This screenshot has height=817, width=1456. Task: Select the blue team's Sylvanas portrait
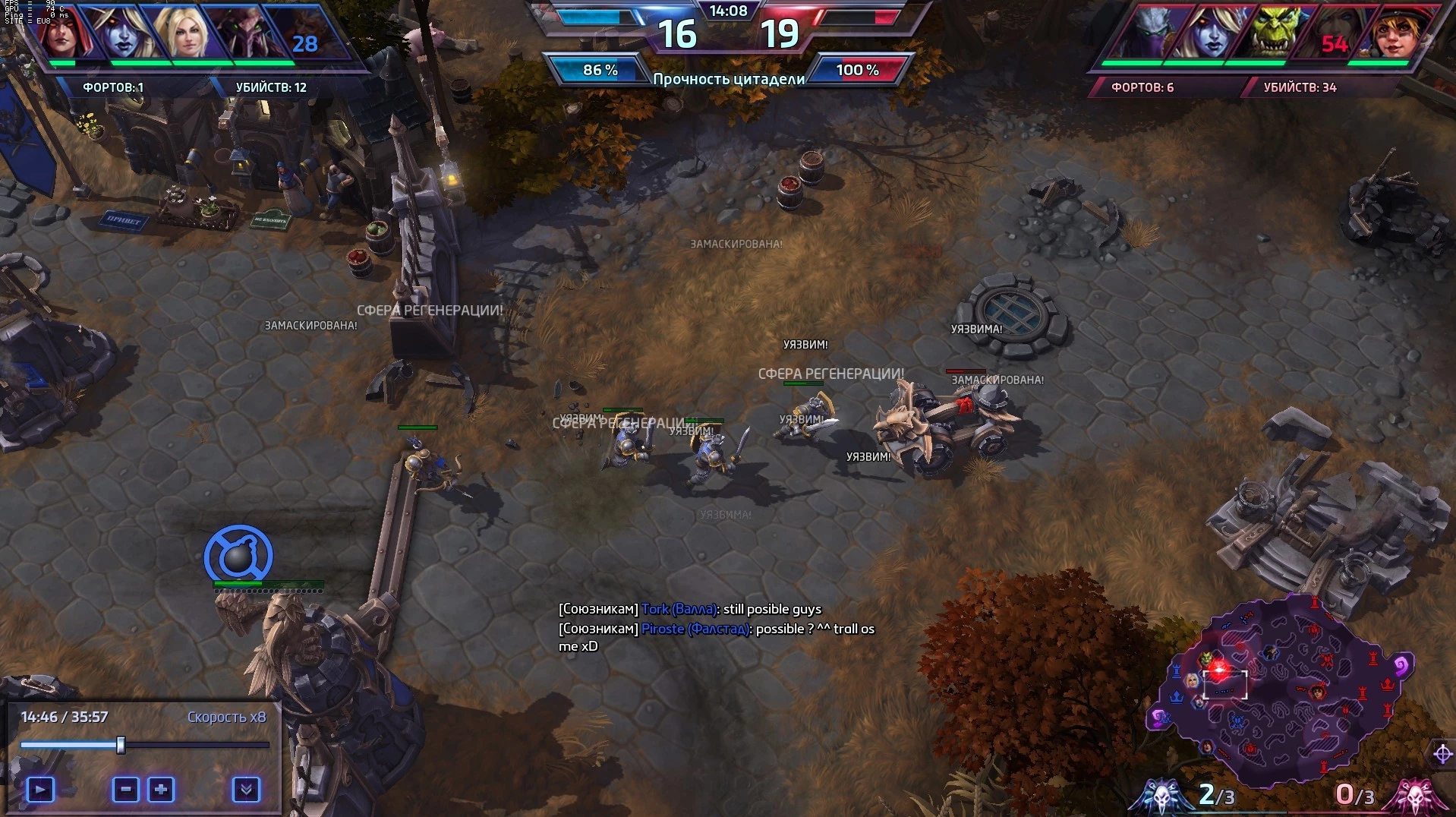click(124, 33)
